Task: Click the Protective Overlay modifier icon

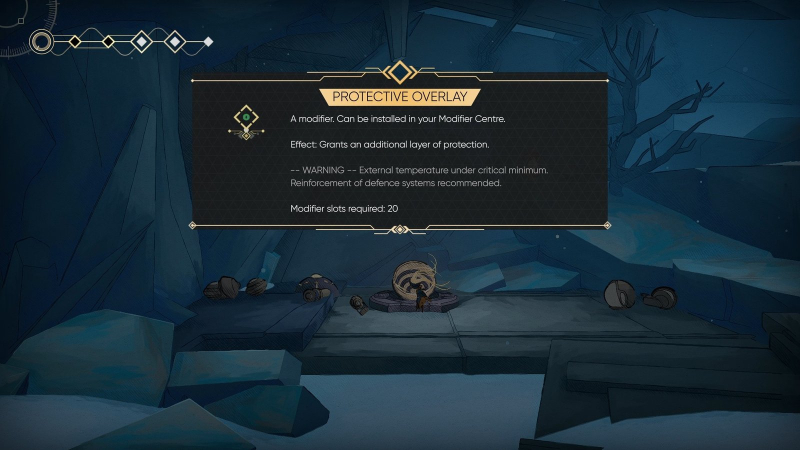Action: click(x=245, y=121)
